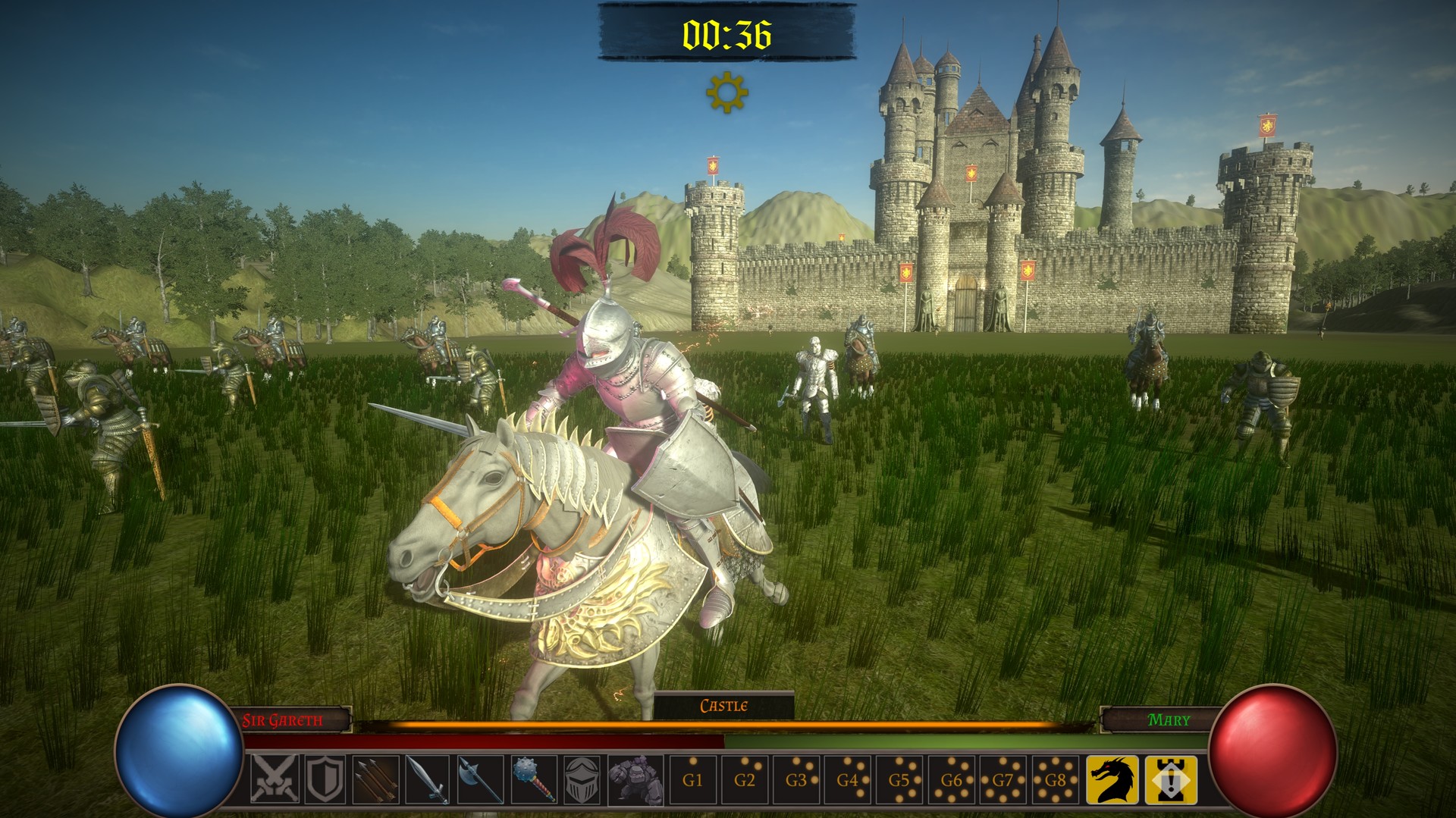Activate group G6
Image resolution: width=1456 pixels, height=818 pixels.
pos(951,779)
